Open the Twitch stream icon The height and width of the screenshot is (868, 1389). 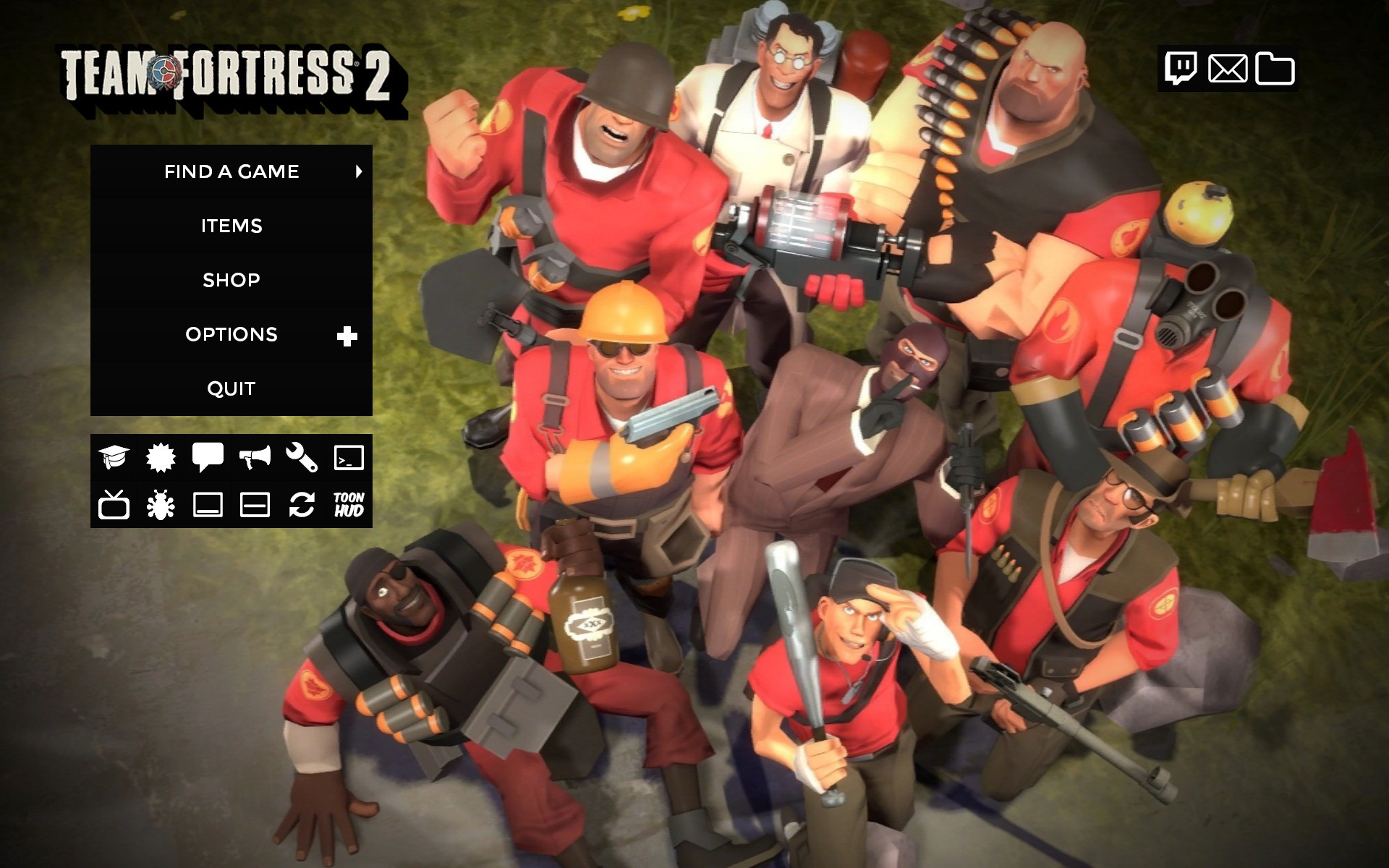point(1182,69)
